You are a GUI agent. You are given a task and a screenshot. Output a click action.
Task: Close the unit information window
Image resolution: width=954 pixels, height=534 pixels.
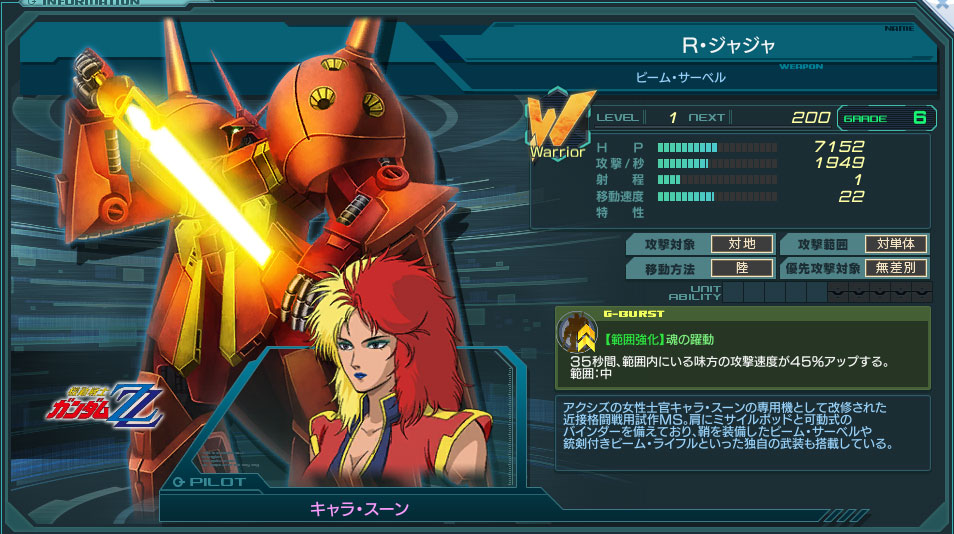942,6
